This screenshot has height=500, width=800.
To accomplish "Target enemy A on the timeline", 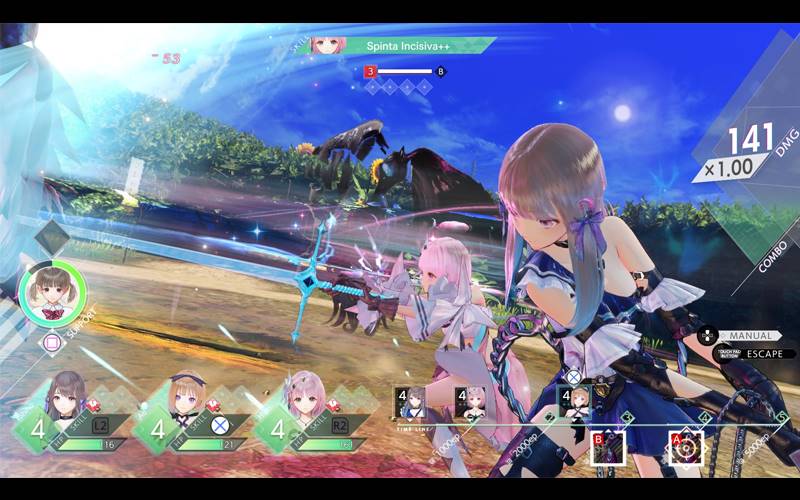I will (x=686, y=447).
